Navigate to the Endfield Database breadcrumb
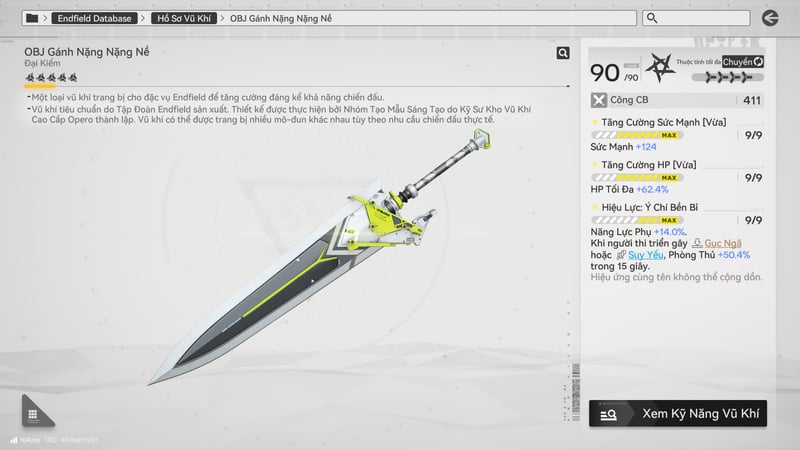The image size is (800, 450). coord(94,18)
